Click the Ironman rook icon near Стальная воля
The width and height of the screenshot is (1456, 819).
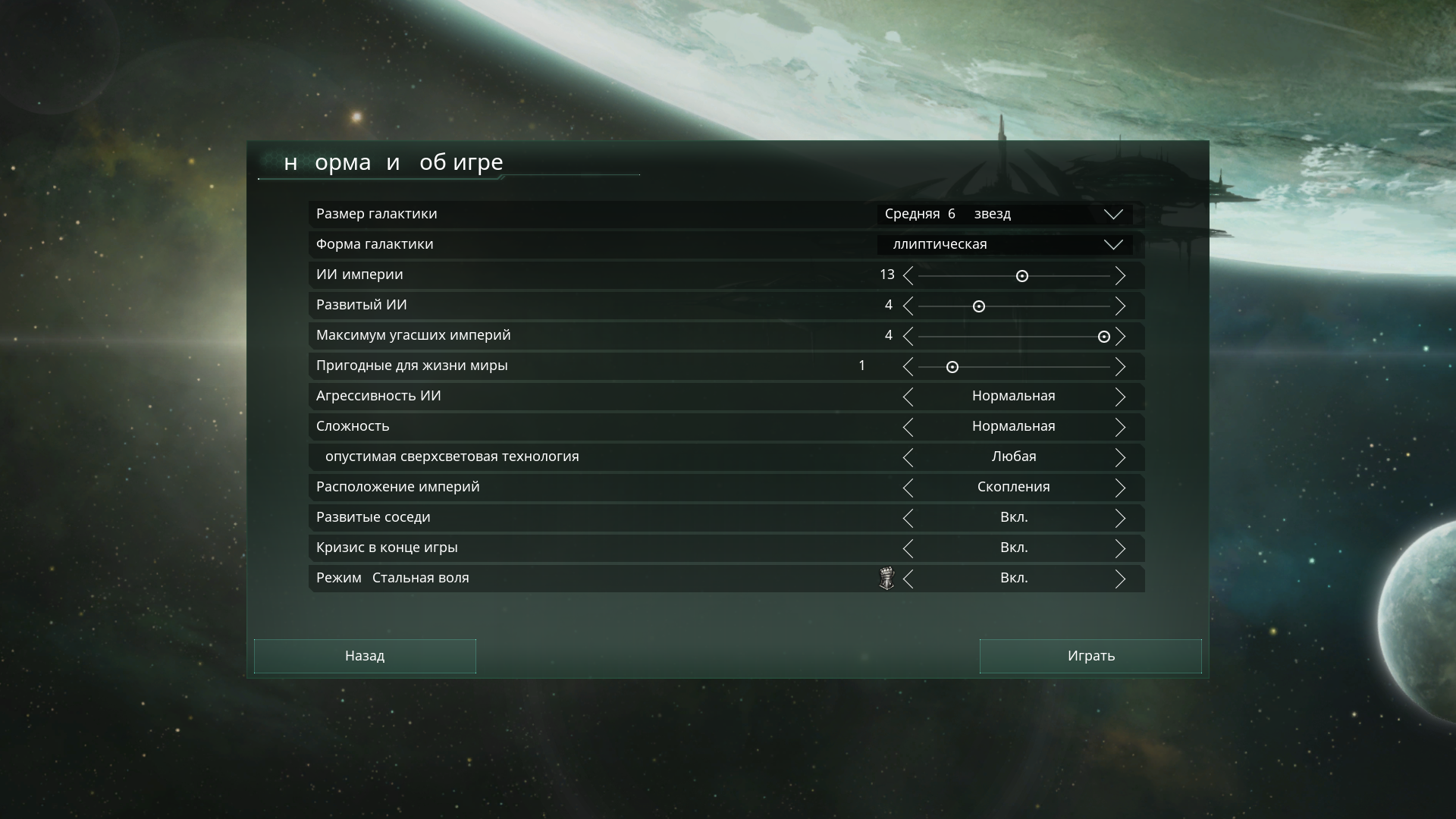pos(887,578)
